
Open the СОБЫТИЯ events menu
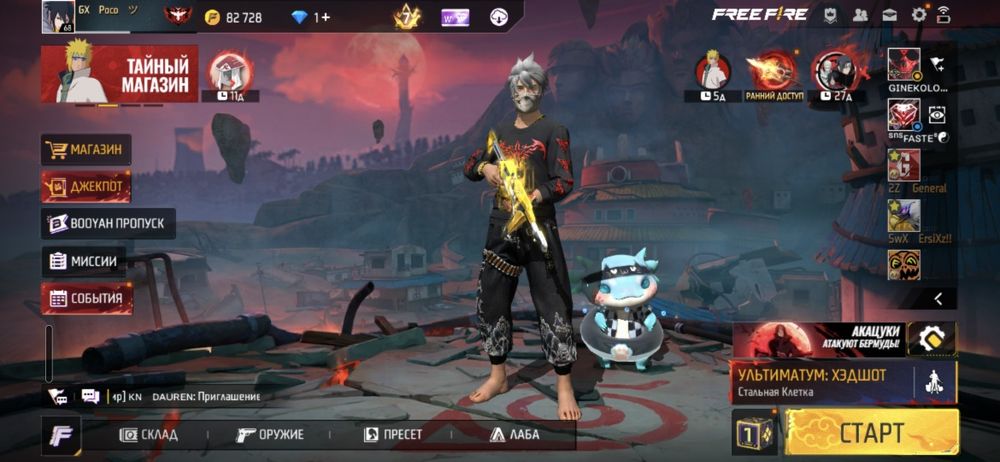point(86,298)
